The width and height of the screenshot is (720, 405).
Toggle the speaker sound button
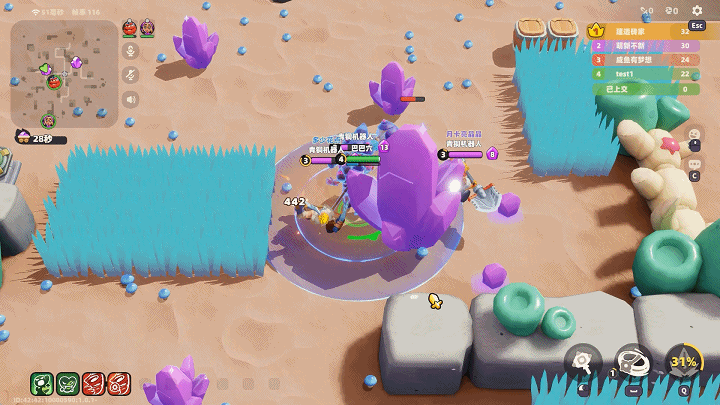click(130, 99)
